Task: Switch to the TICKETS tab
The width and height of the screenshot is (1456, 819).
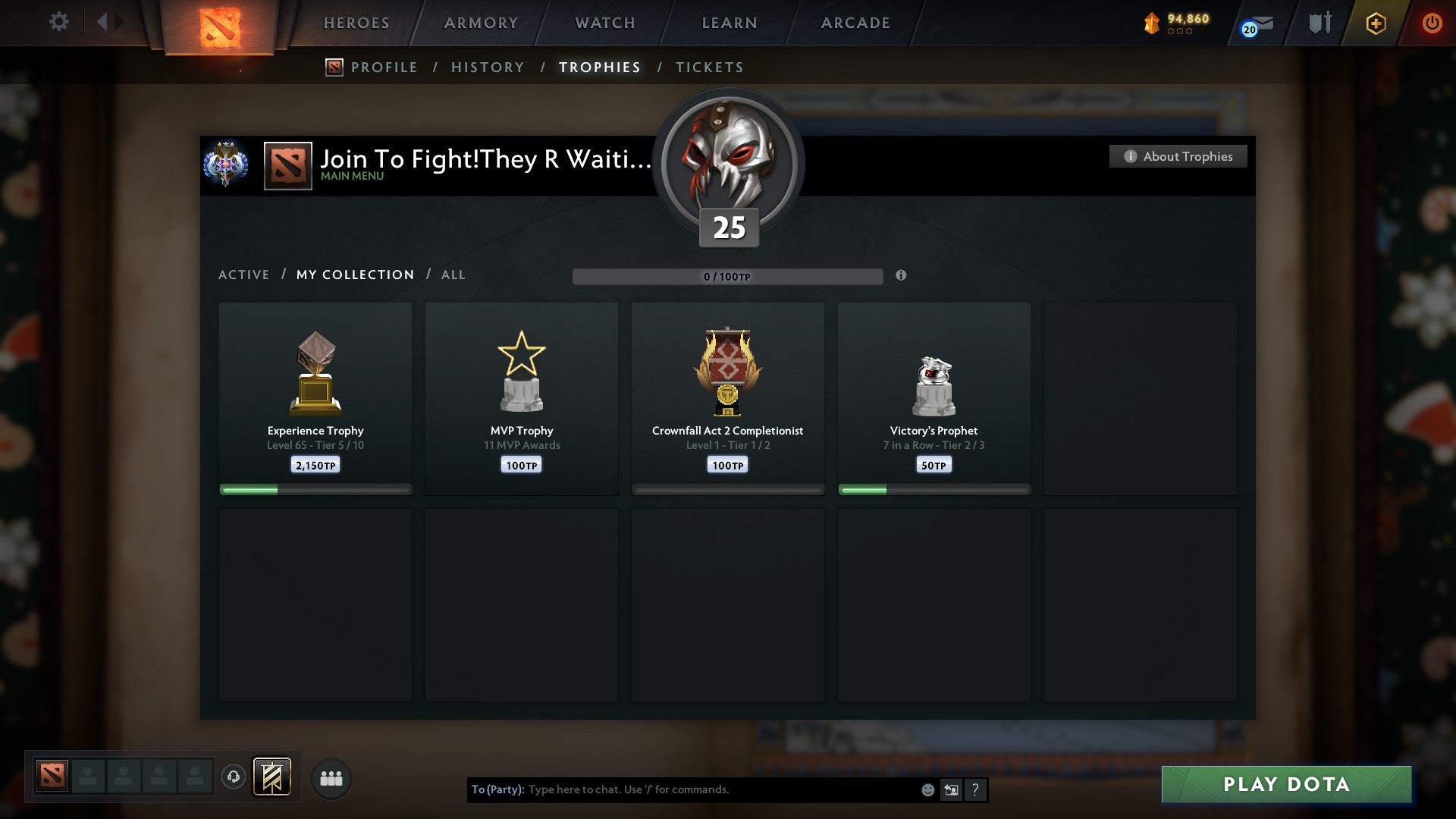Action: 709,67
